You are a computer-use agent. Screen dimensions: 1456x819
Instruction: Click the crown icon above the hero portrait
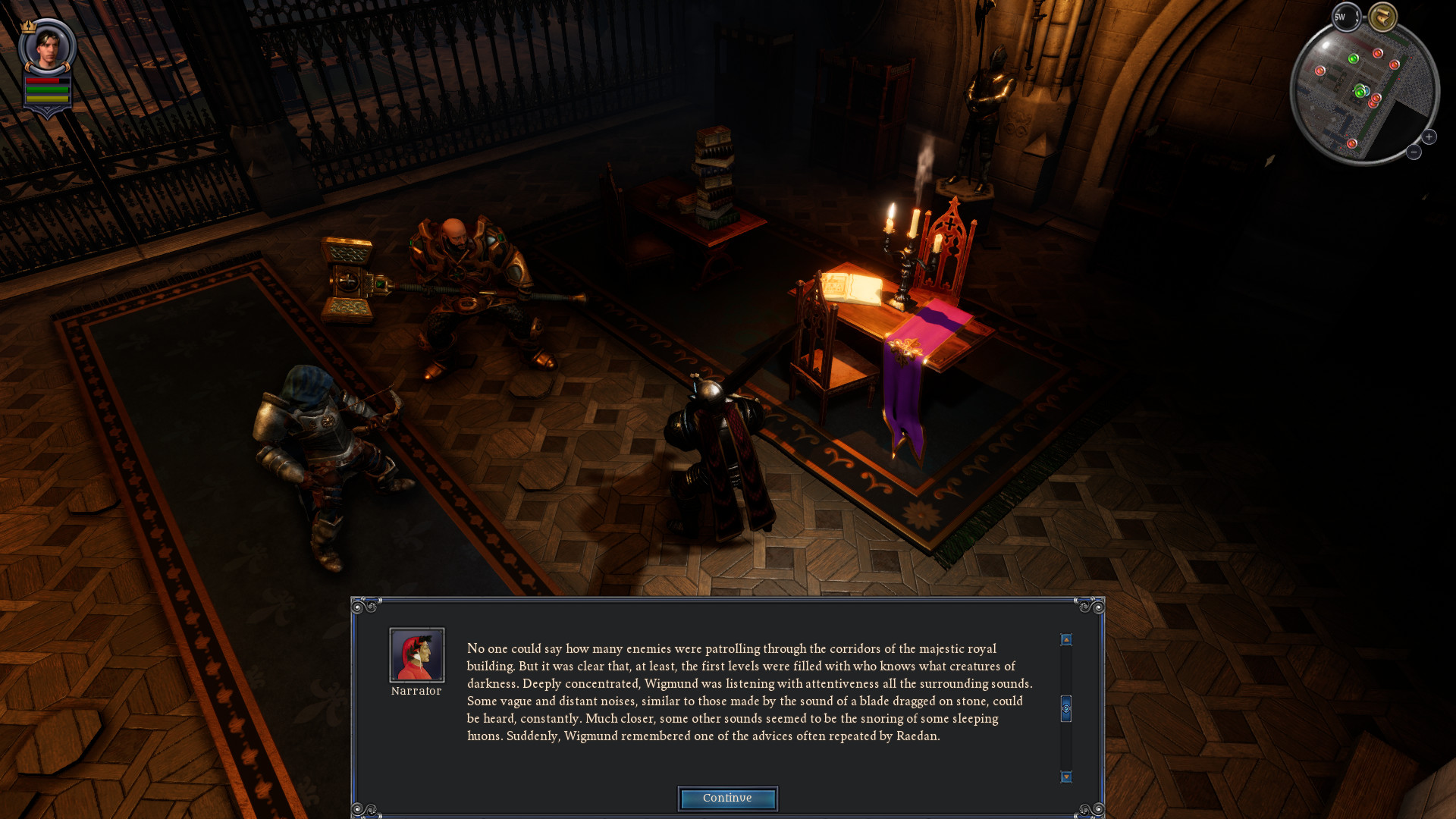28,27
